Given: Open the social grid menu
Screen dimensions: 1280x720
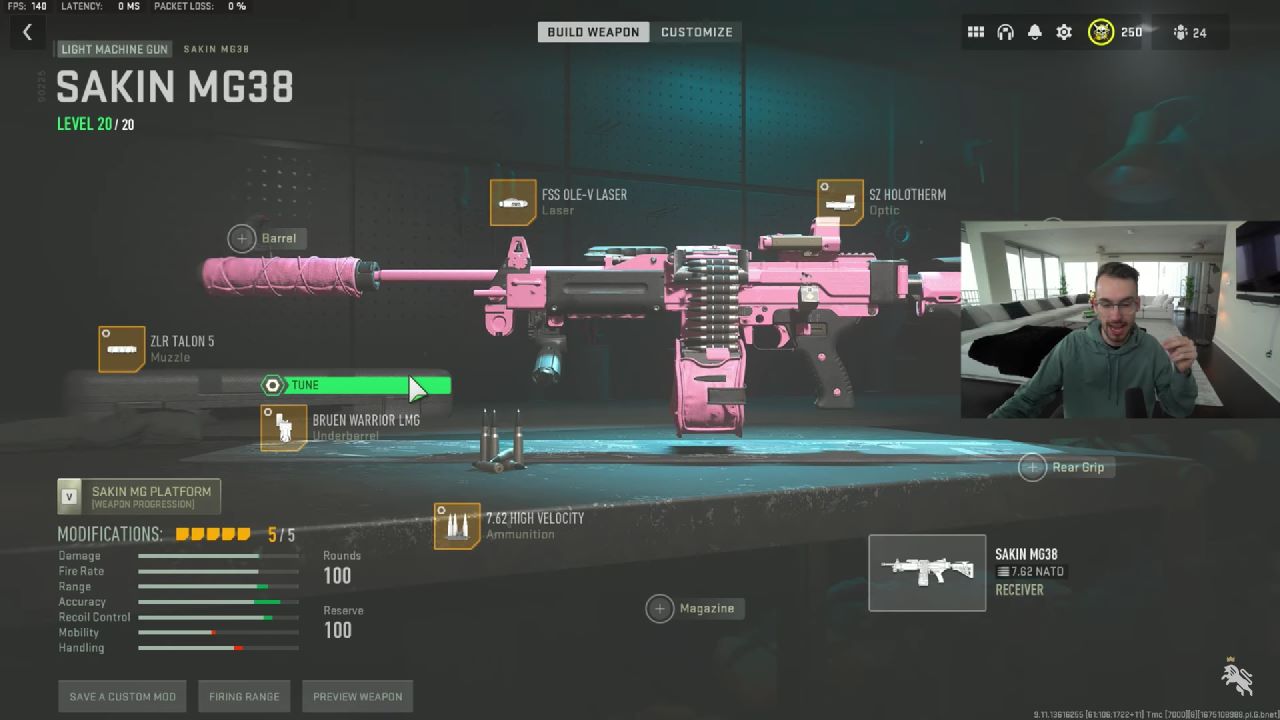Looking at the screenshot, I should pos(975,31).
